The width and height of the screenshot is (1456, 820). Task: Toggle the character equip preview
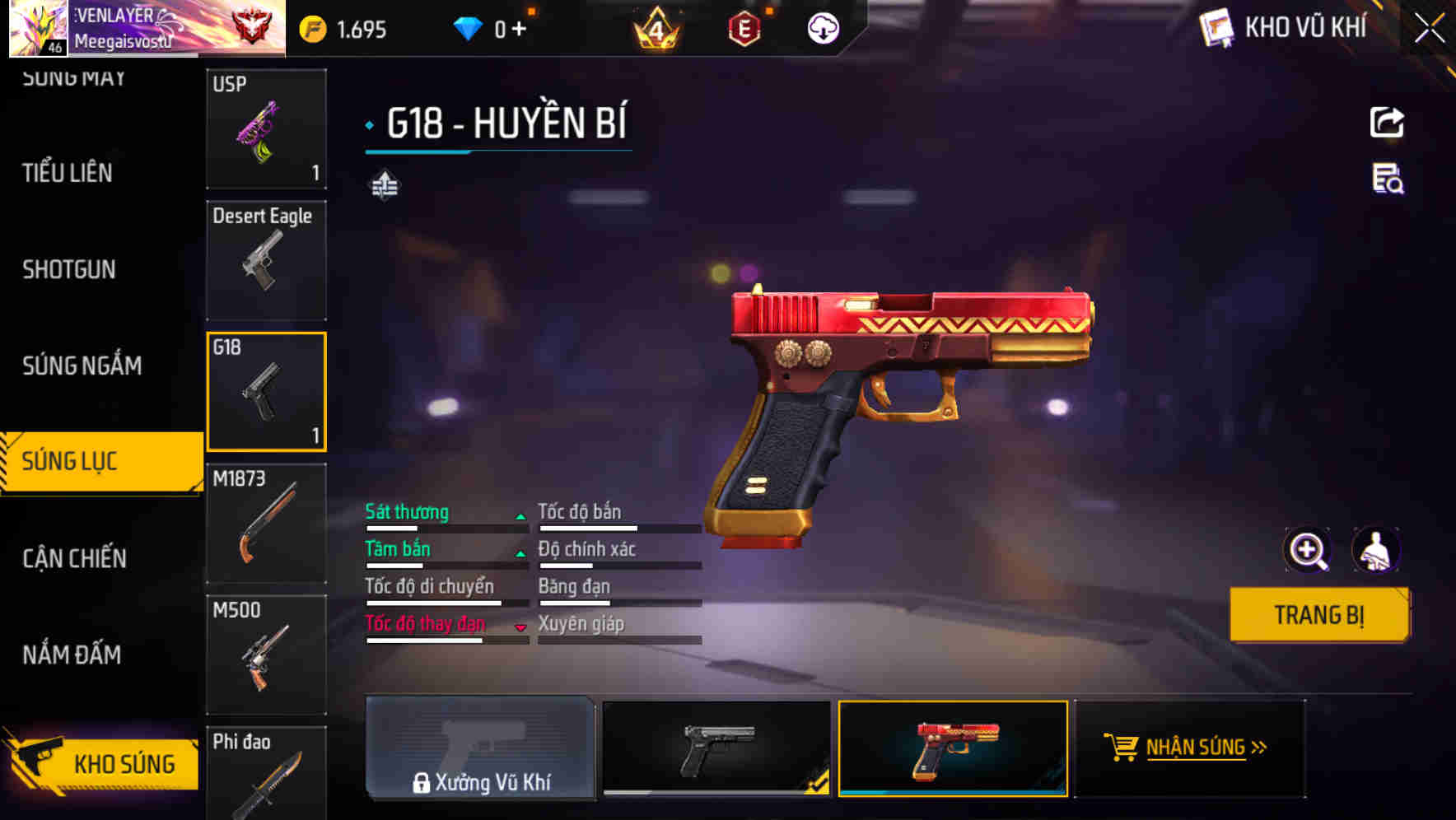click(1377, 550)
